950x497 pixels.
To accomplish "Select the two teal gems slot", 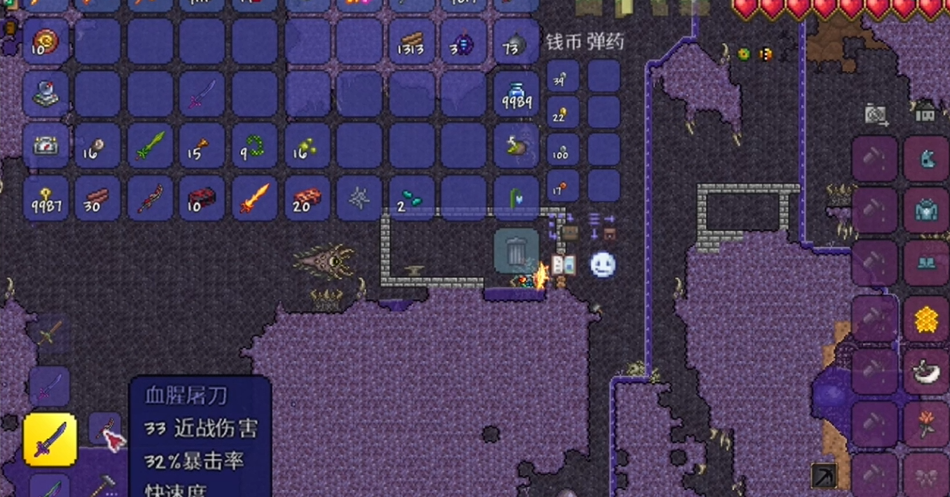I will point(412,198).
